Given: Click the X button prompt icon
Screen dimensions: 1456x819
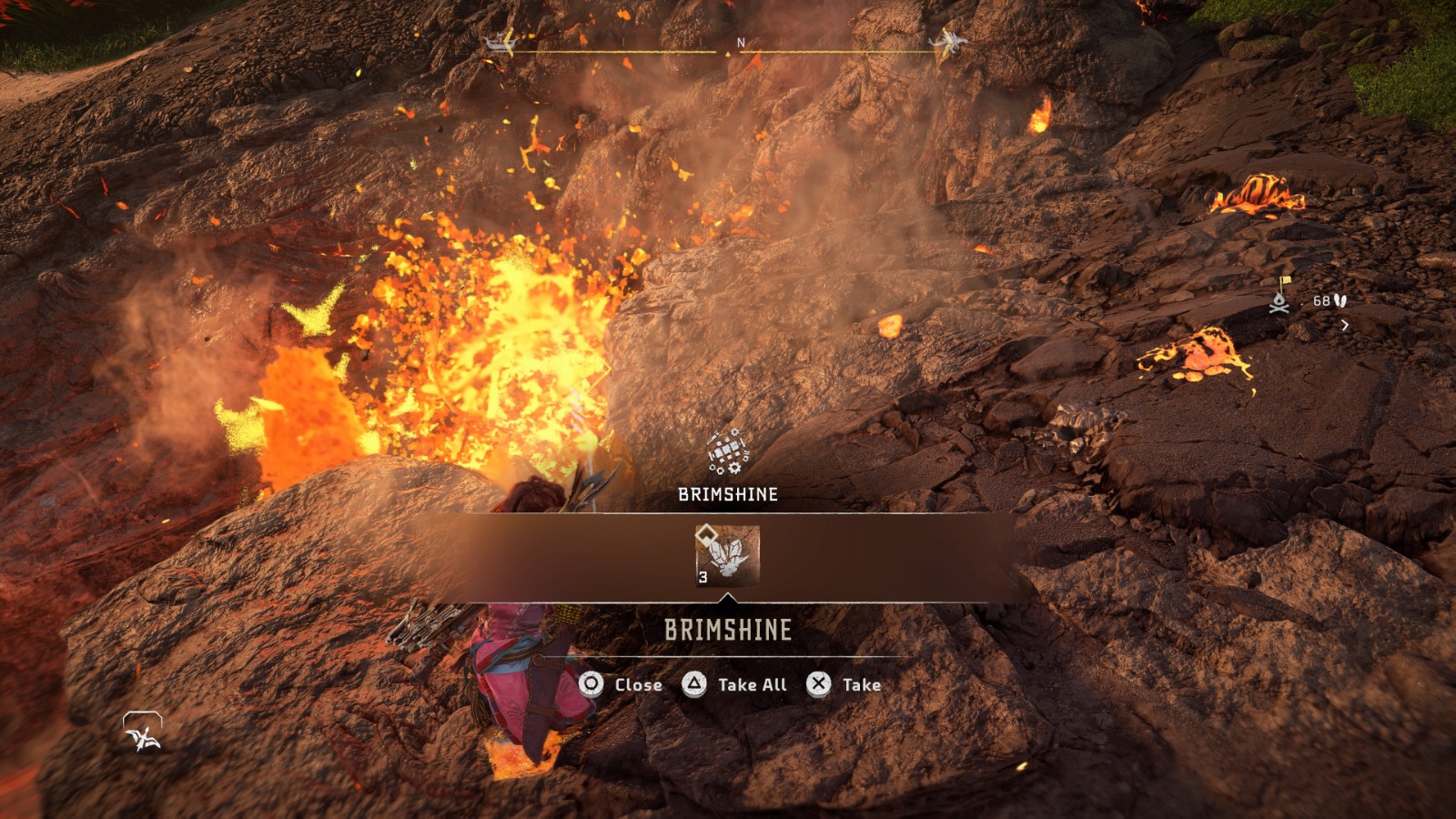Looking at the screenshot, I should (x=817, y=684).
